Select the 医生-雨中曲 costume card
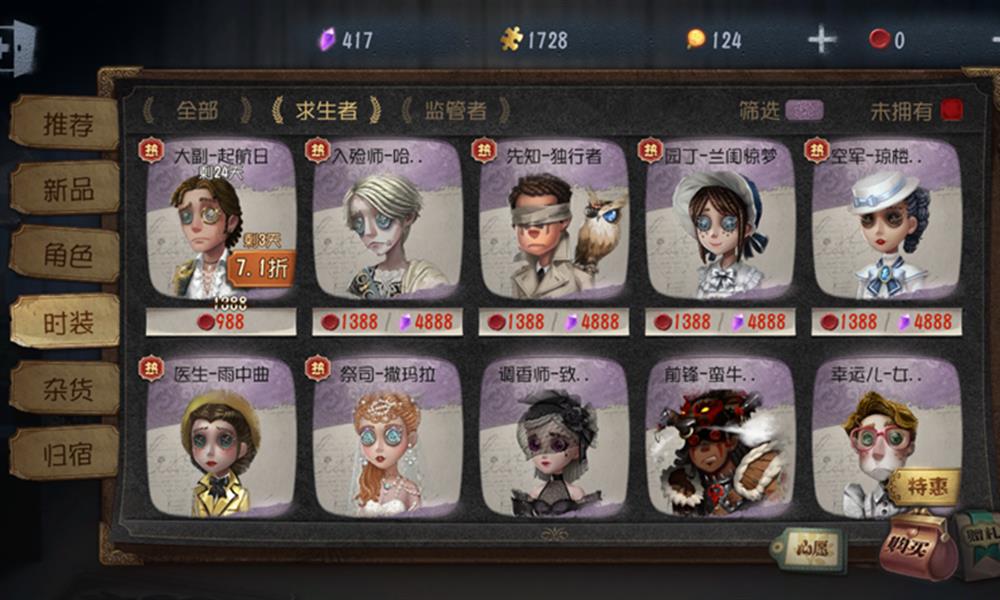This screenshot has height=600, width=1000. pos(221,437)
